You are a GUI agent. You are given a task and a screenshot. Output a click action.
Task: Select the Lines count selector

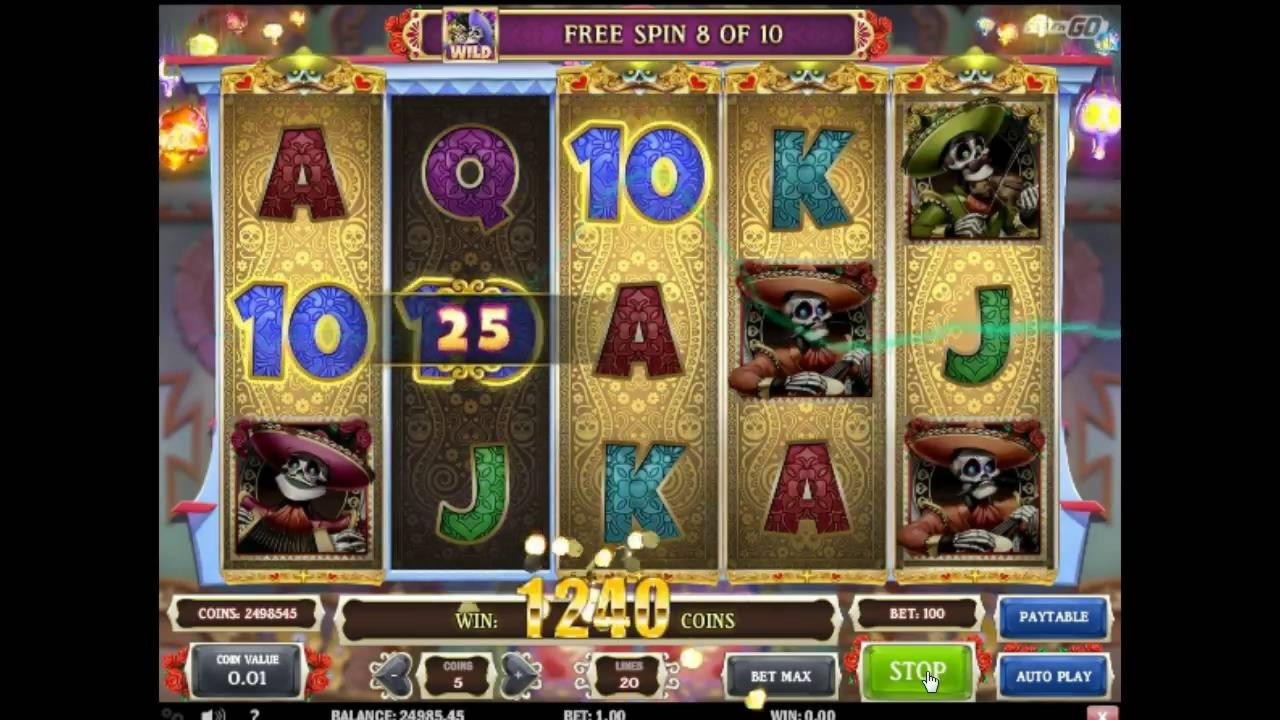(x=628, y=674)
